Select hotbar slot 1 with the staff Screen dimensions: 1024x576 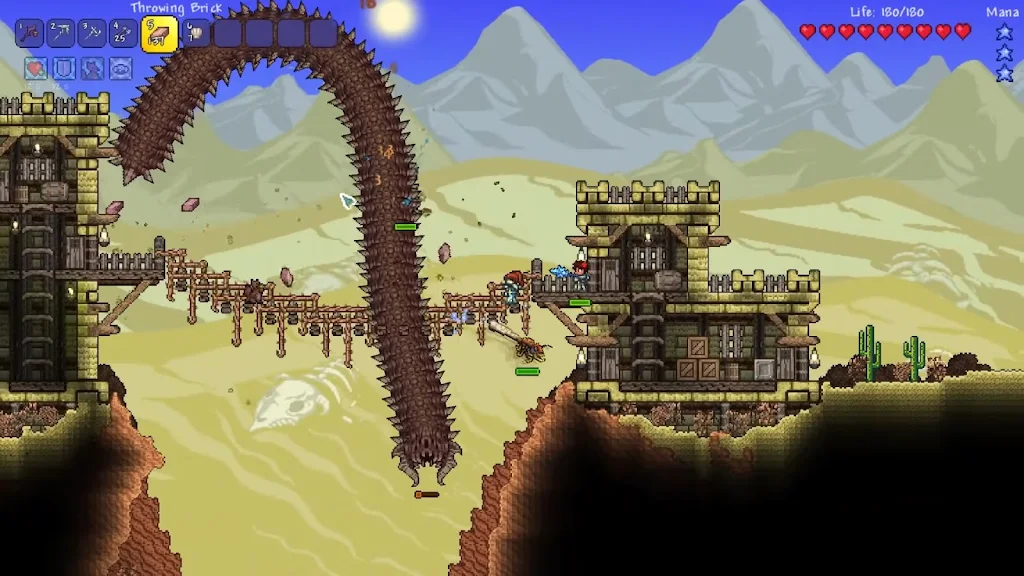tap(29, 34)
